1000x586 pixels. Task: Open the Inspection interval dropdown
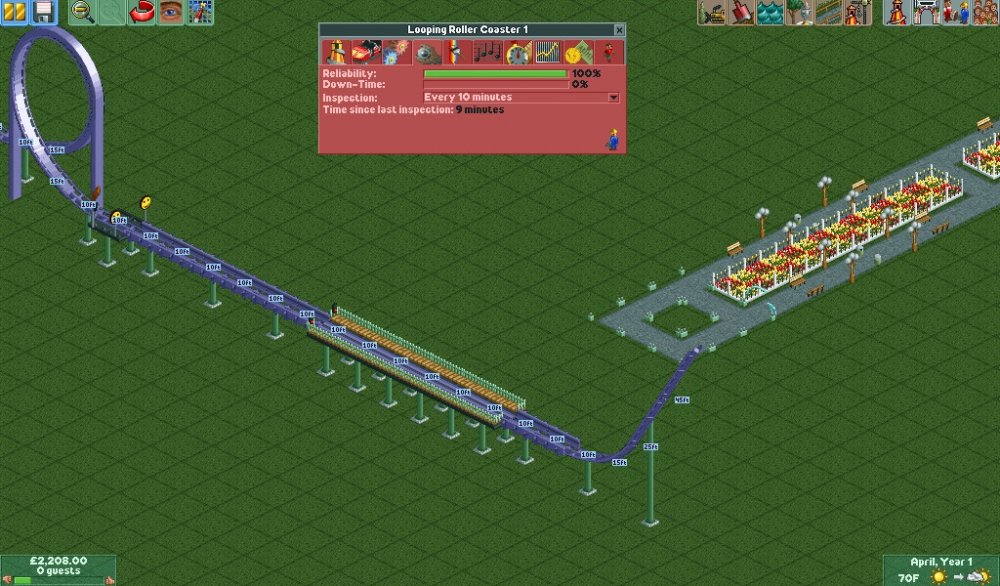tap(613, 98)
